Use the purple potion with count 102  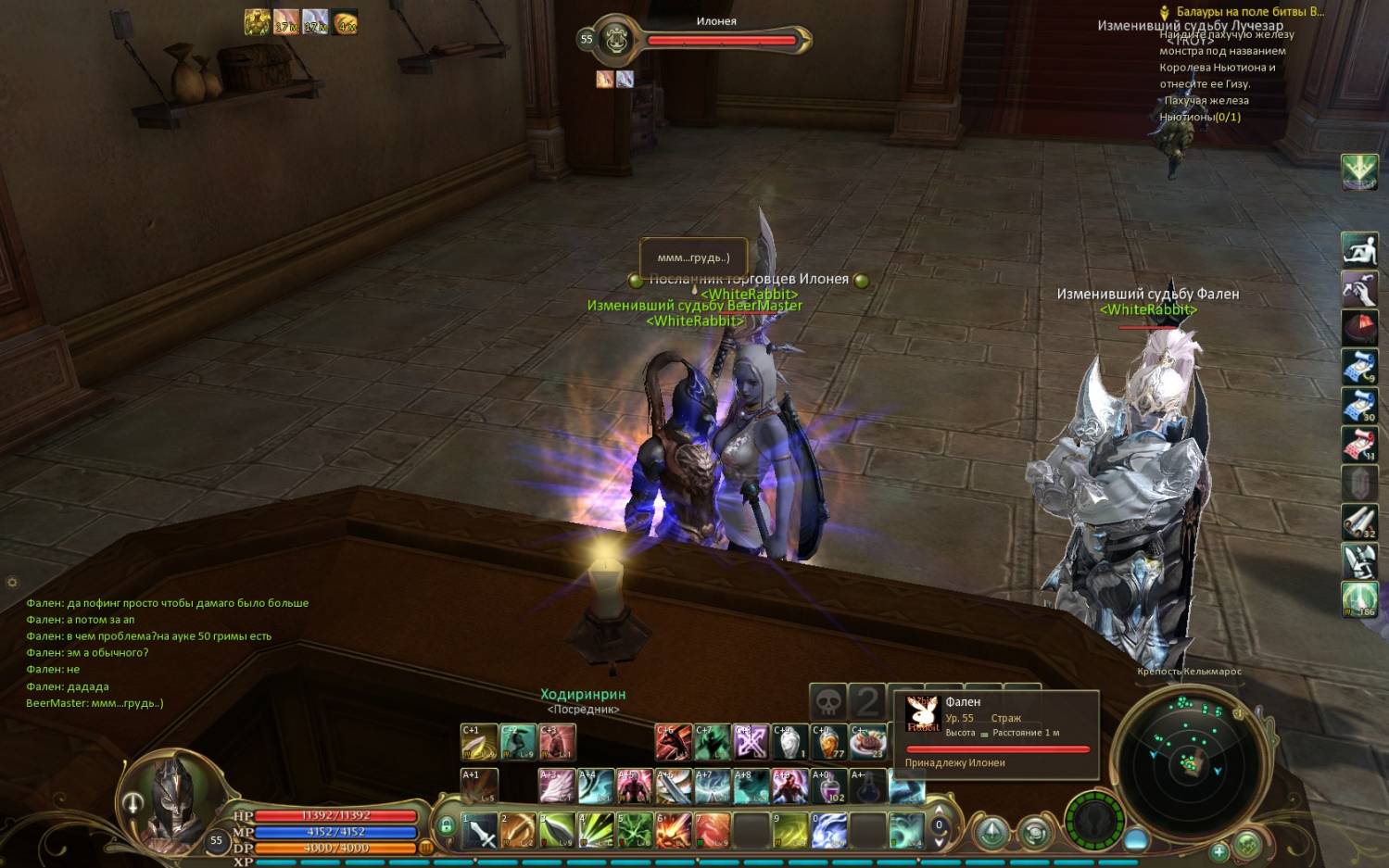pos(828,786)
